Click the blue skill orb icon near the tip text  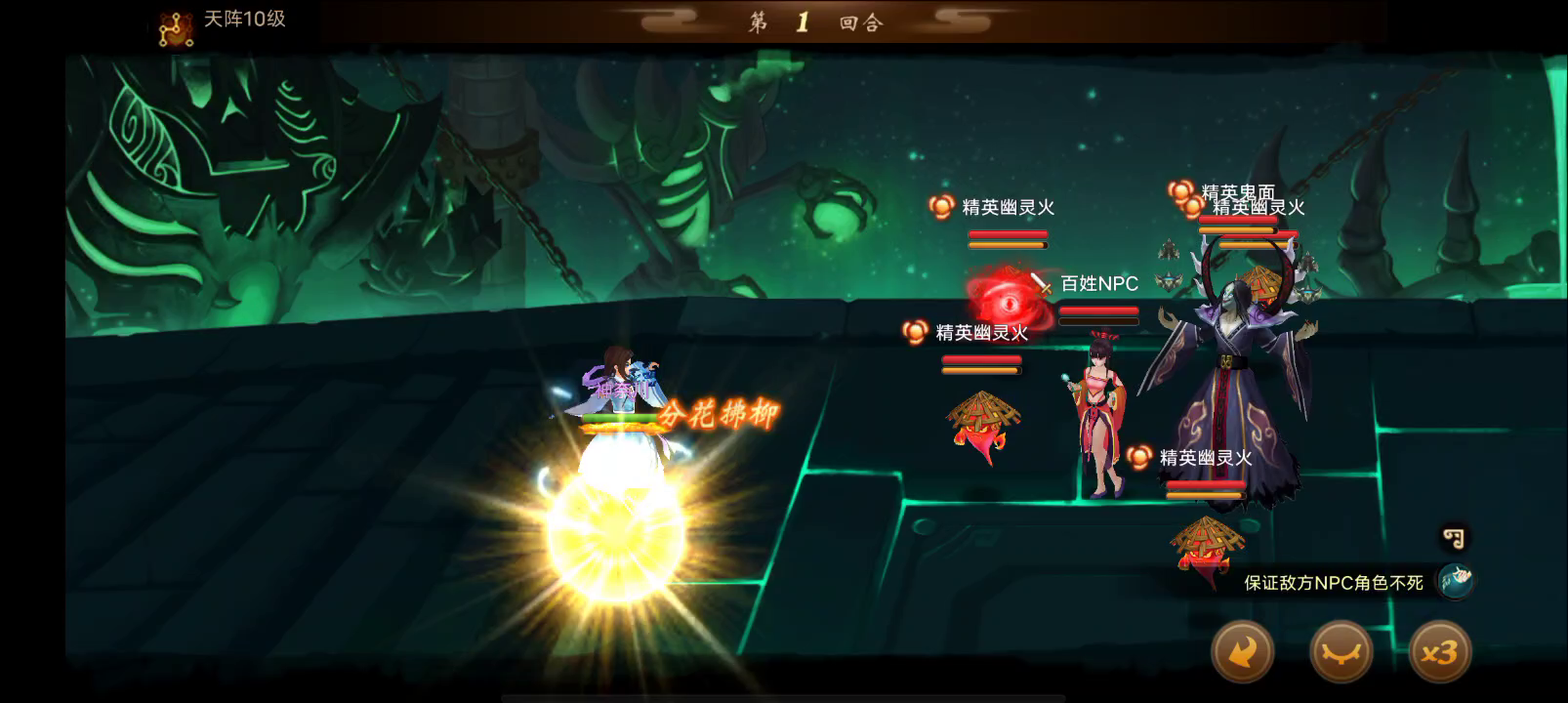point(1456,577)
